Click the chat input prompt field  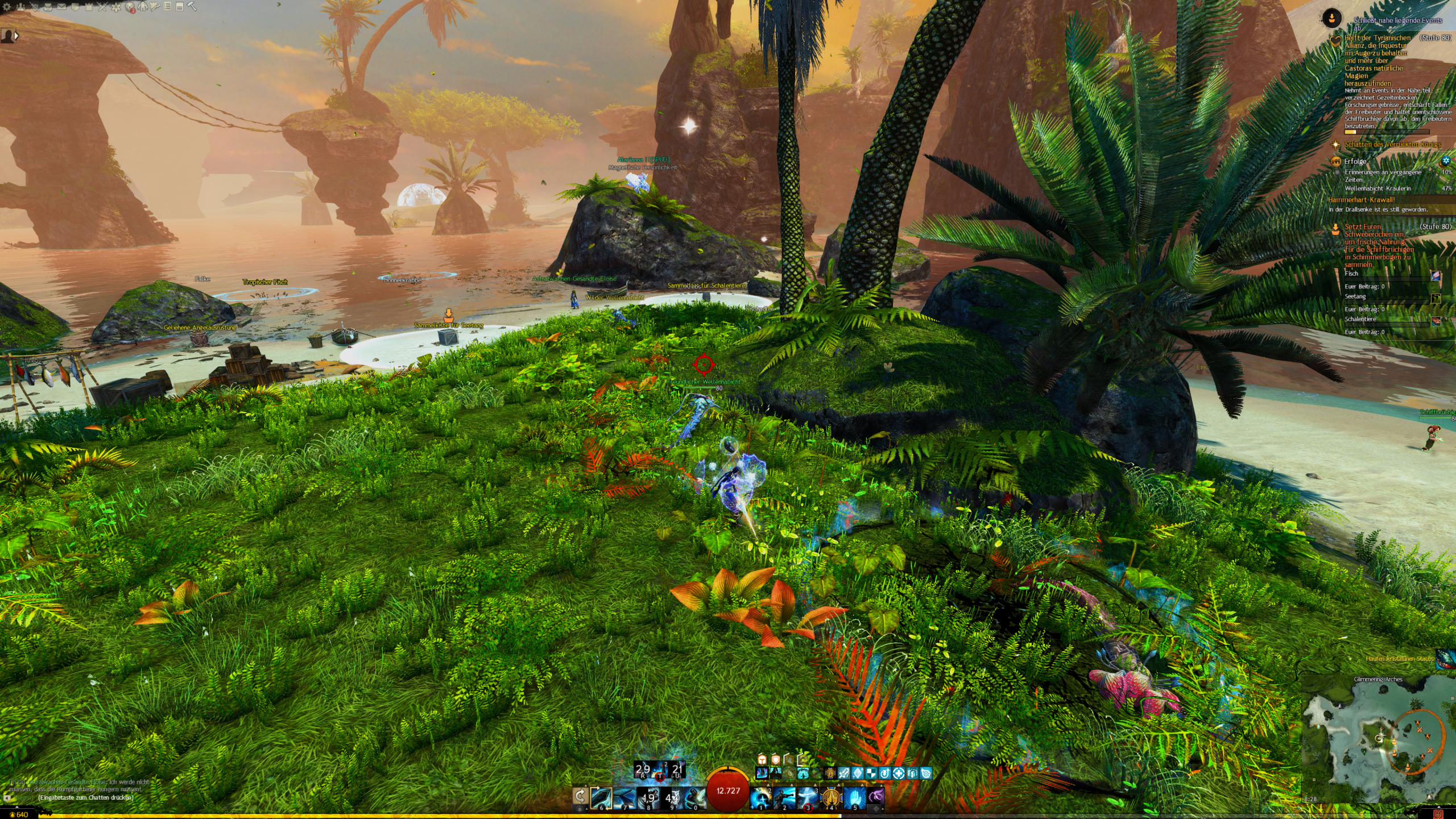(85, 797)
